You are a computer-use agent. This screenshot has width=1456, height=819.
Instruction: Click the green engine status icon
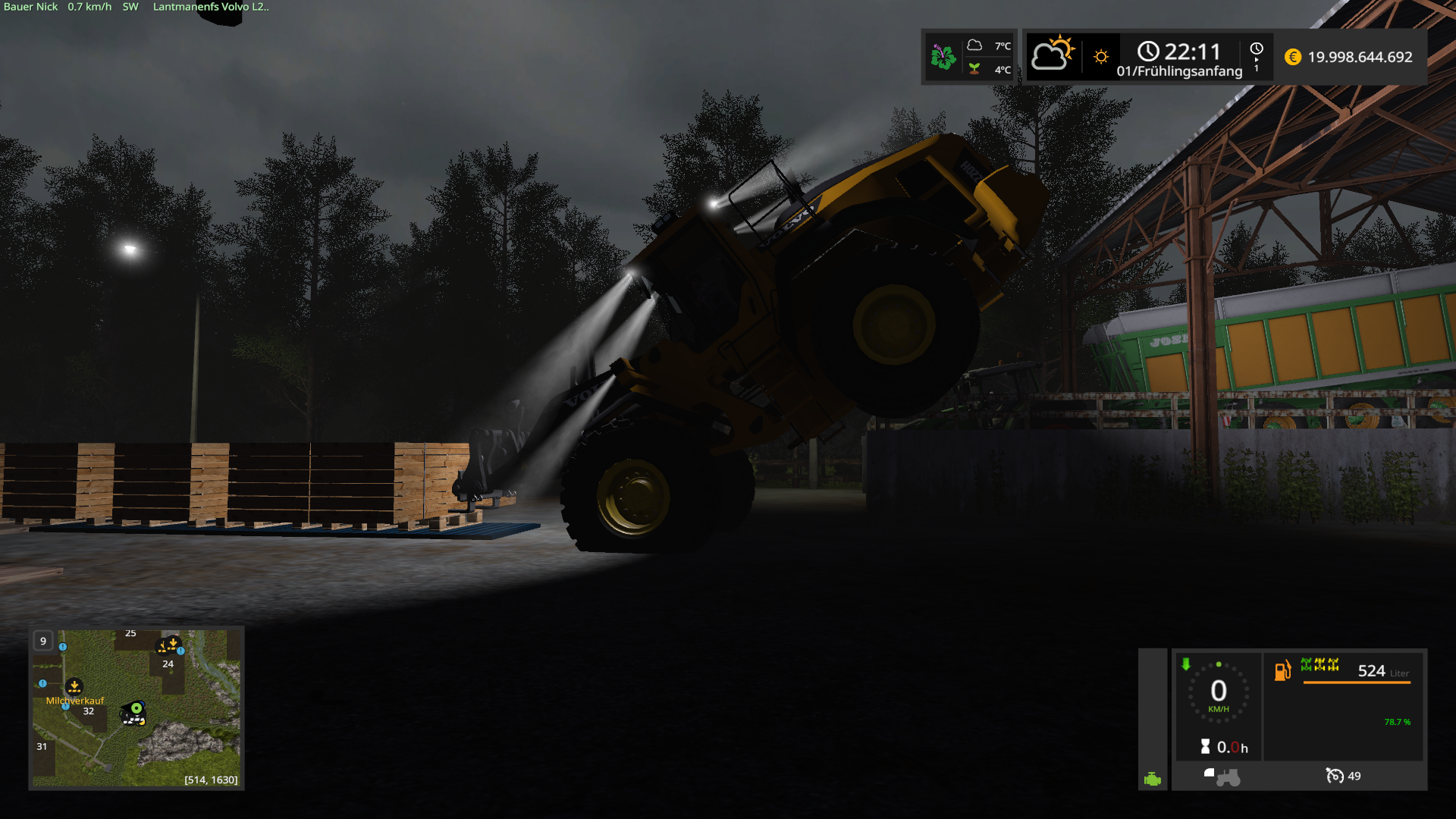pos(1153,779)
